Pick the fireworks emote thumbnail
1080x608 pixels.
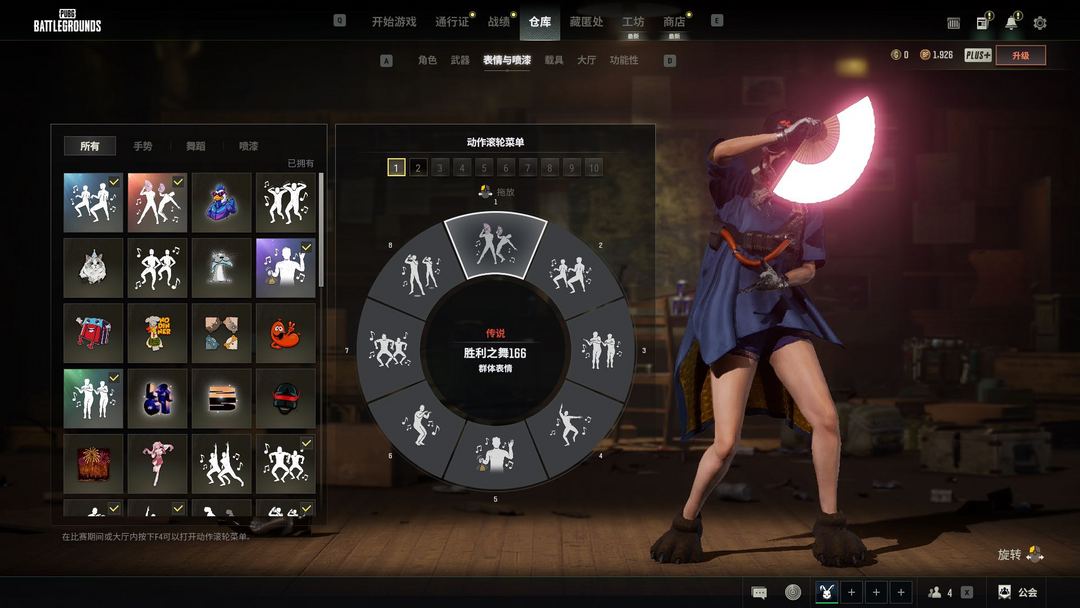click(x=93, y=462)
